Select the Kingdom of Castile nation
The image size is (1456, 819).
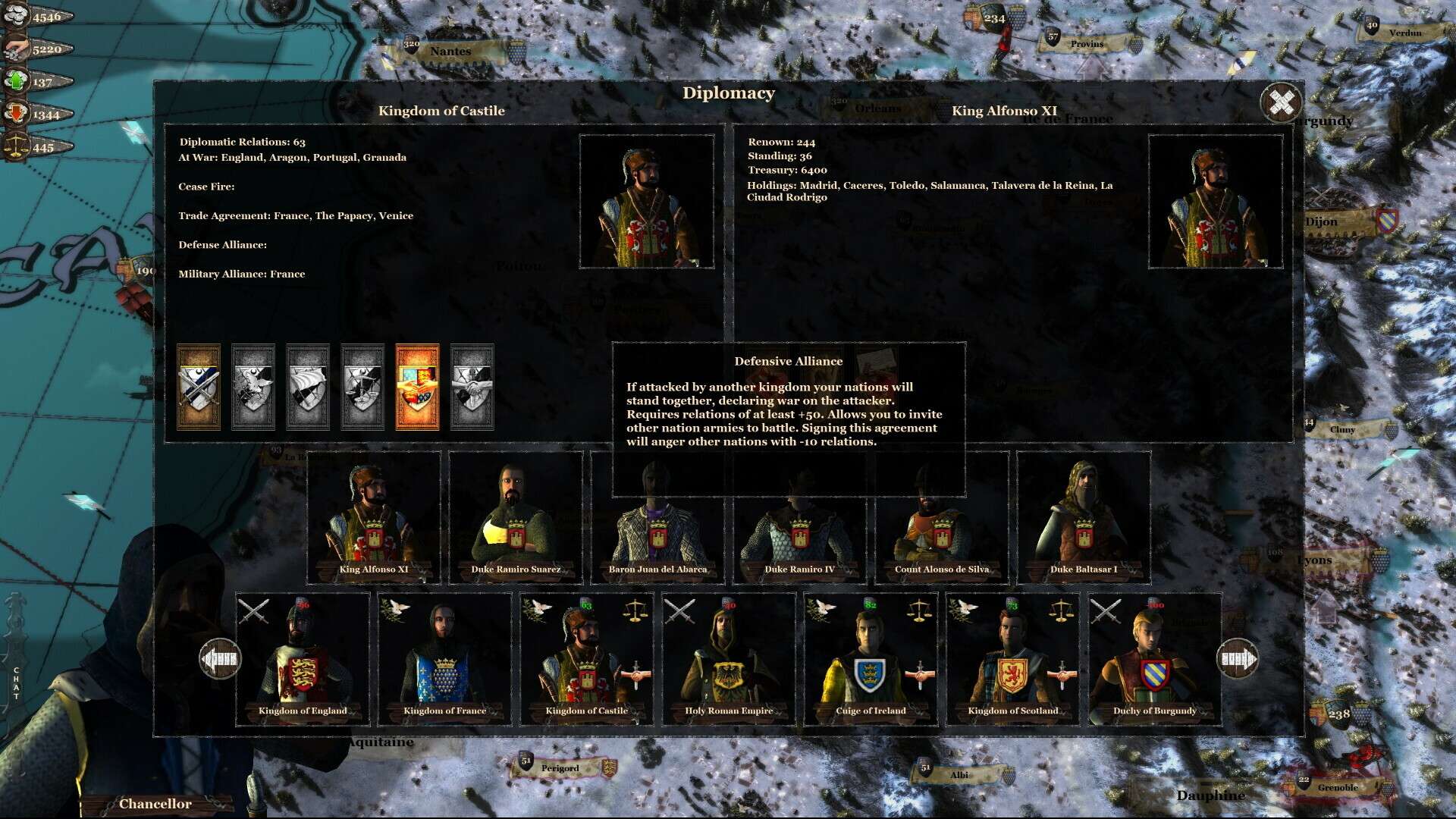tap(586, 660)
